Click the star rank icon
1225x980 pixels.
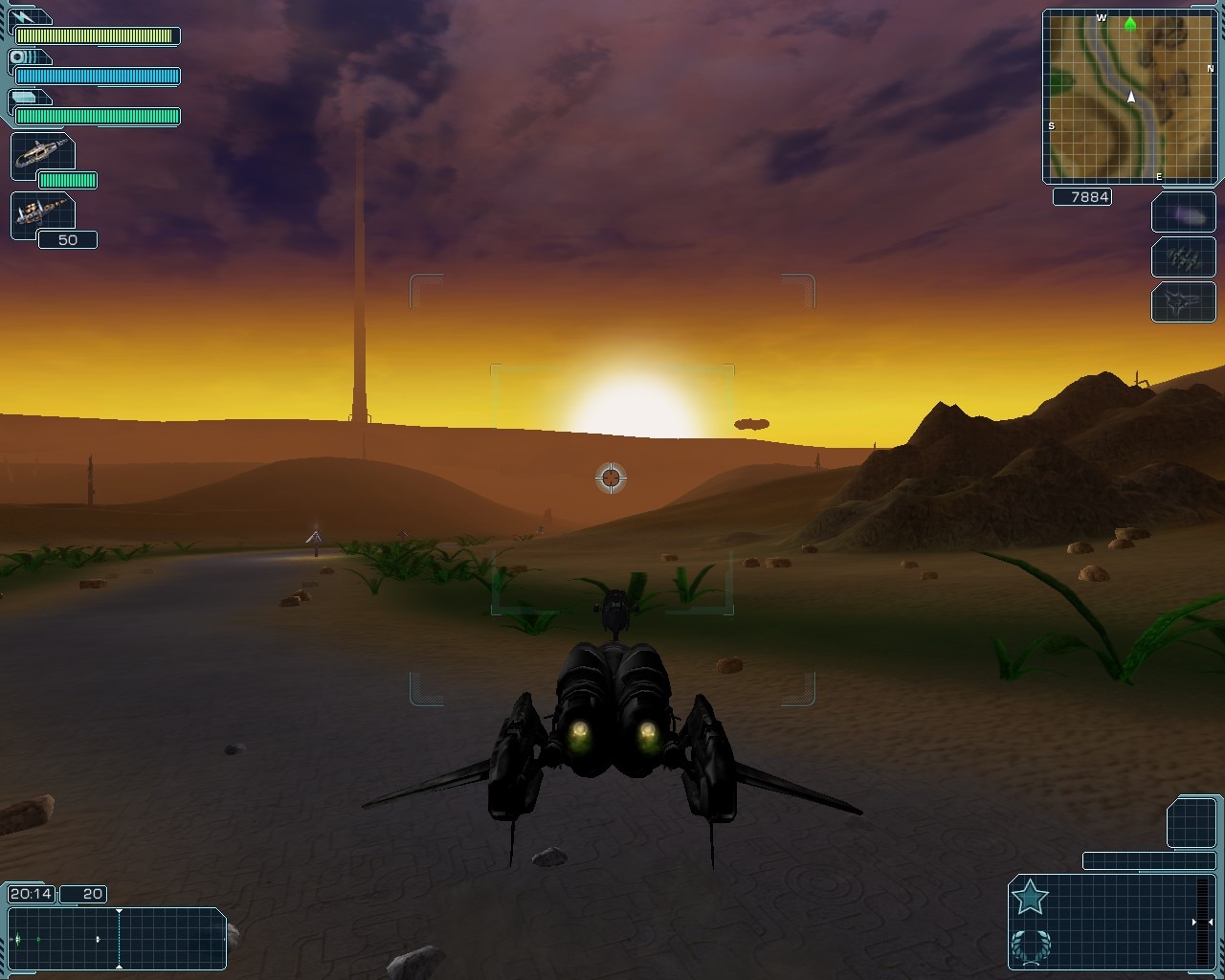[1030, 898]
